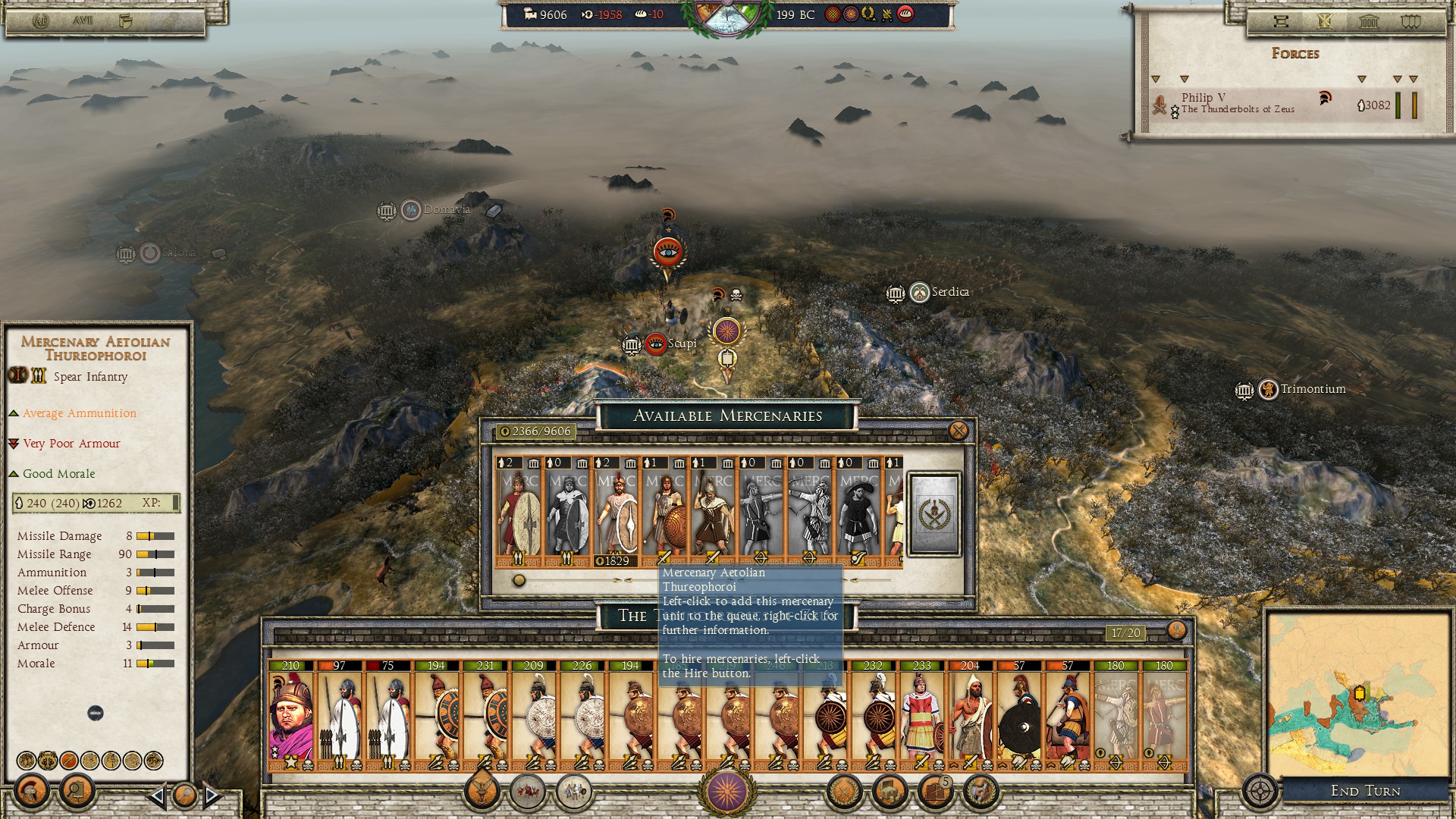Click the Hire mercenaries button
1456x819 pixels.
pos(934,514)
